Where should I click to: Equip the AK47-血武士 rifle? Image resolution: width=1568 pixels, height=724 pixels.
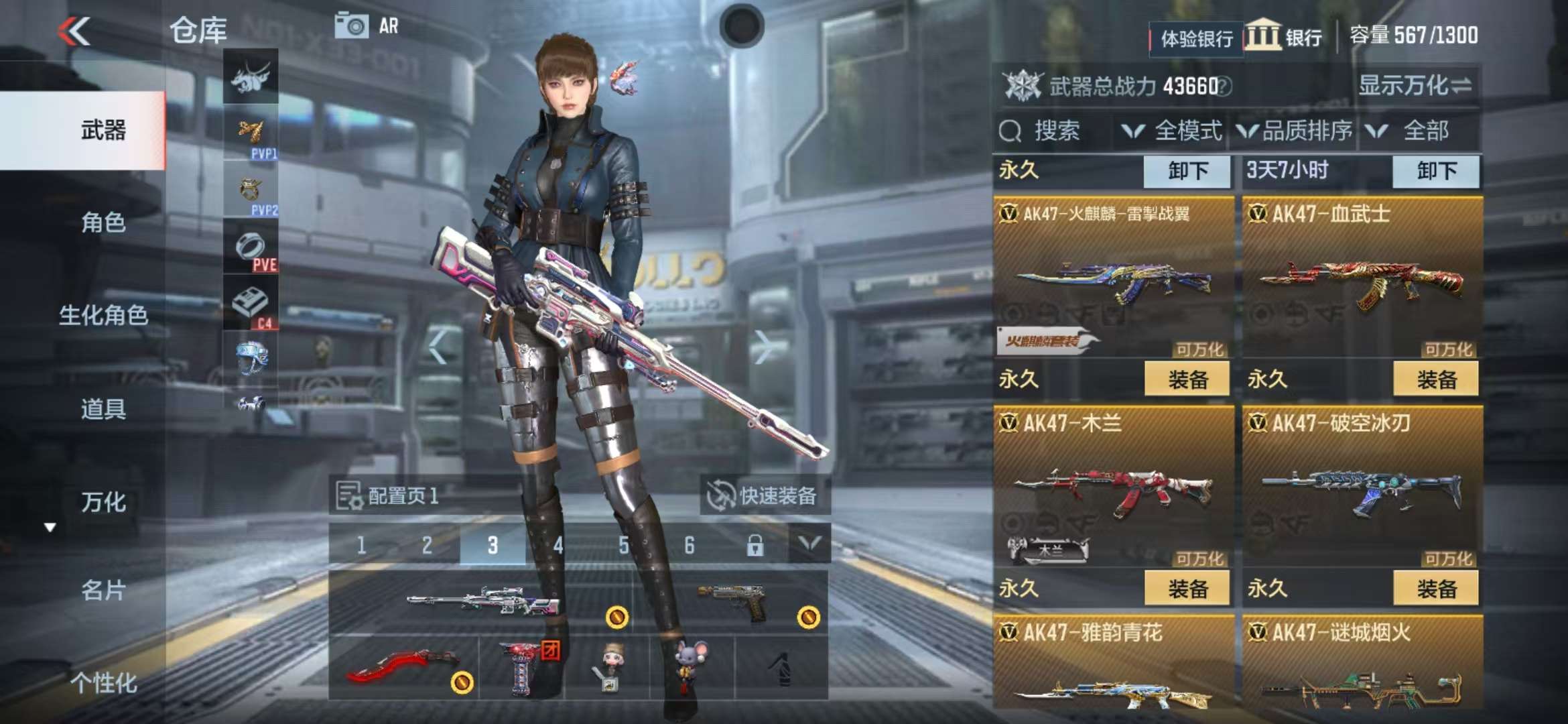[1436, 379]
